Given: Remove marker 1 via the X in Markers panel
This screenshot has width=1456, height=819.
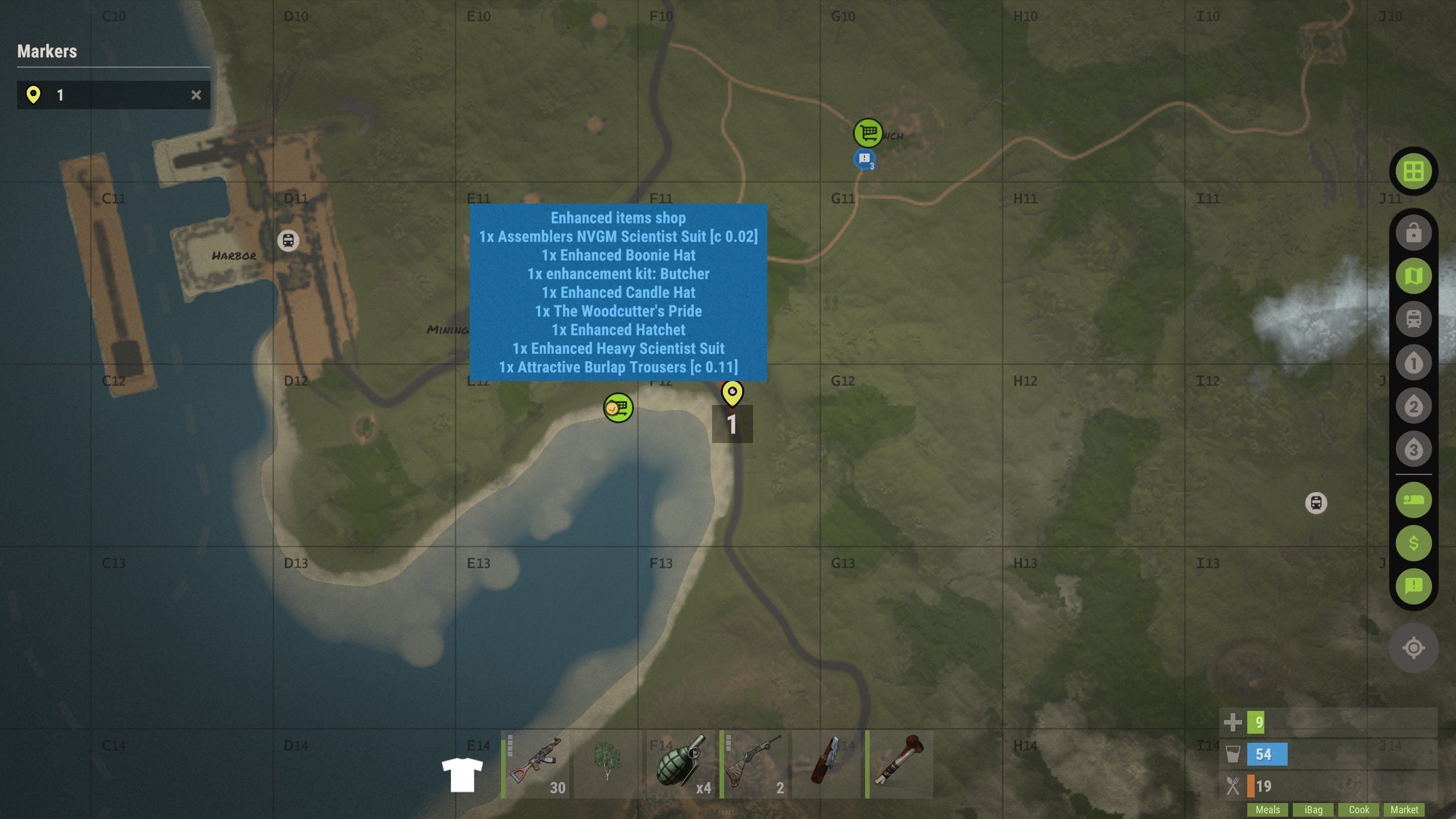Looking at the screenshot, I should (x=196, y=94).
